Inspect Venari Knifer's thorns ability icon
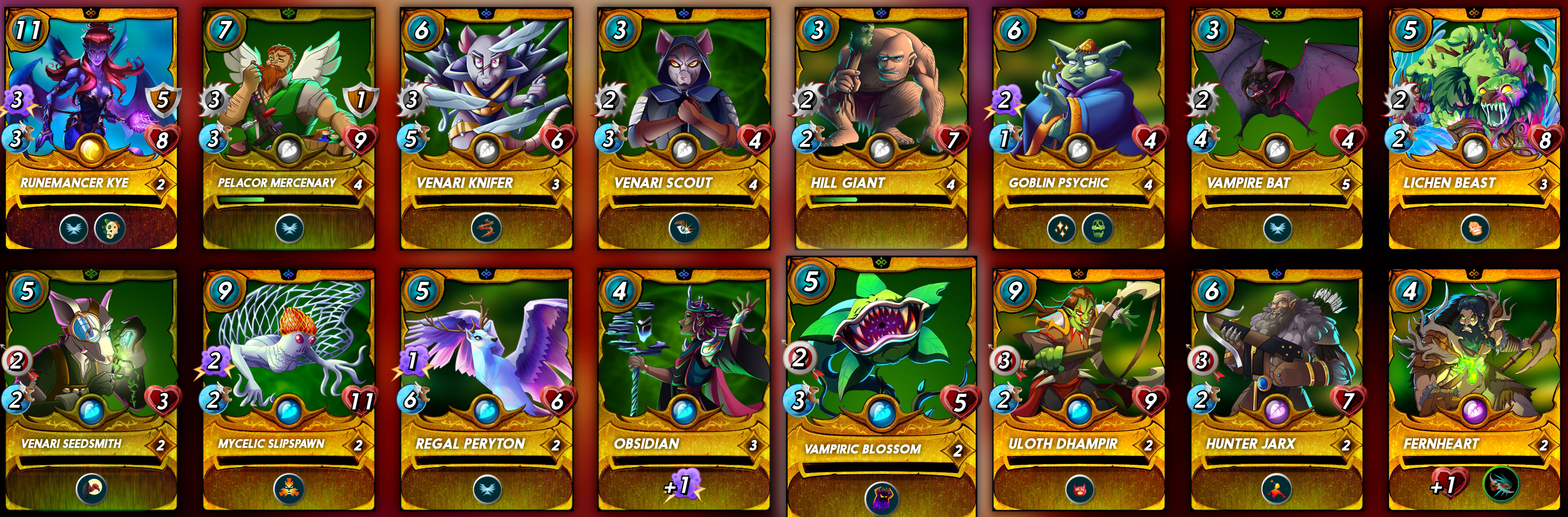This screenshot has height=517, width=1568. 486,229
